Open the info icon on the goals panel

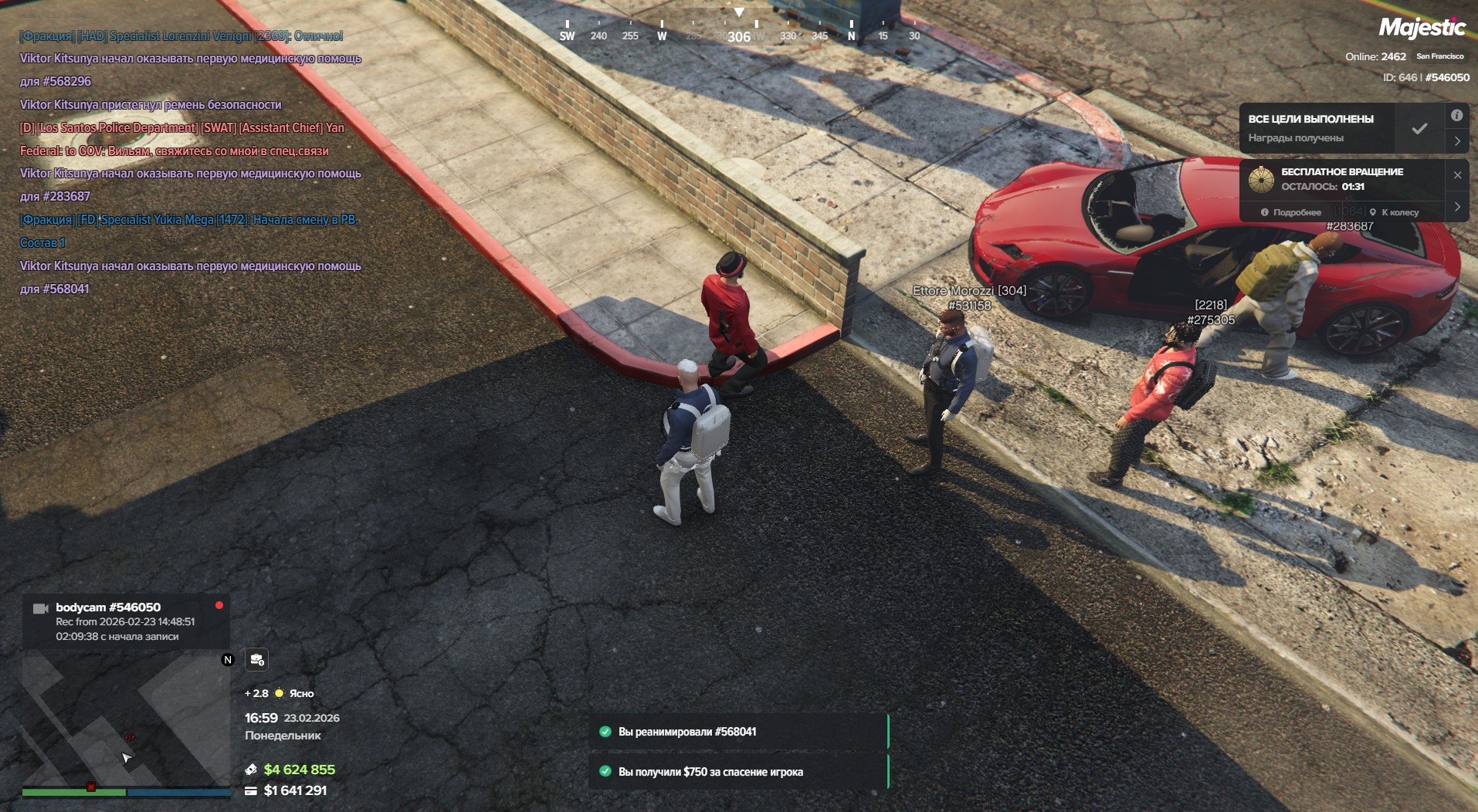coord(1456,116)
